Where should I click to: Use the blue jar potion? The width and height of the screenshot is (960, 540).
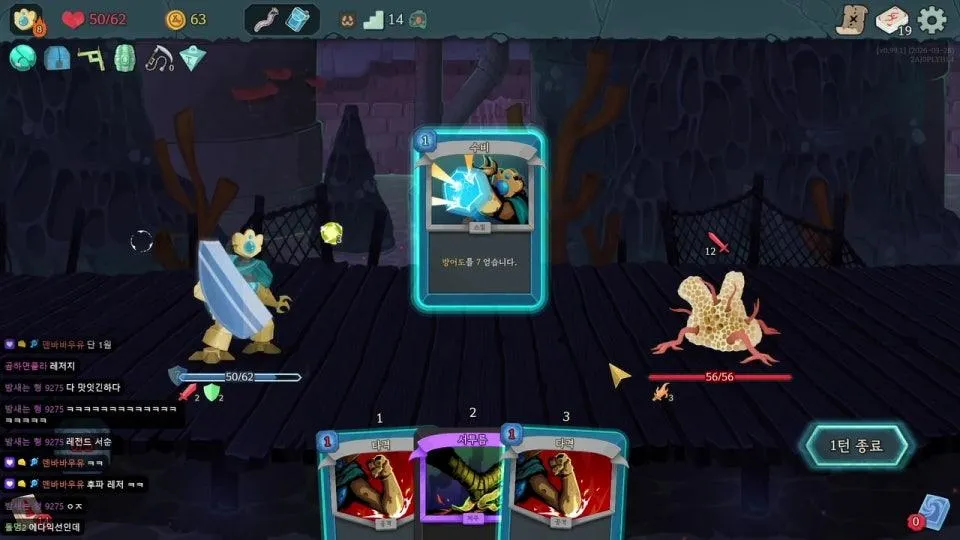tap(299, 19)
